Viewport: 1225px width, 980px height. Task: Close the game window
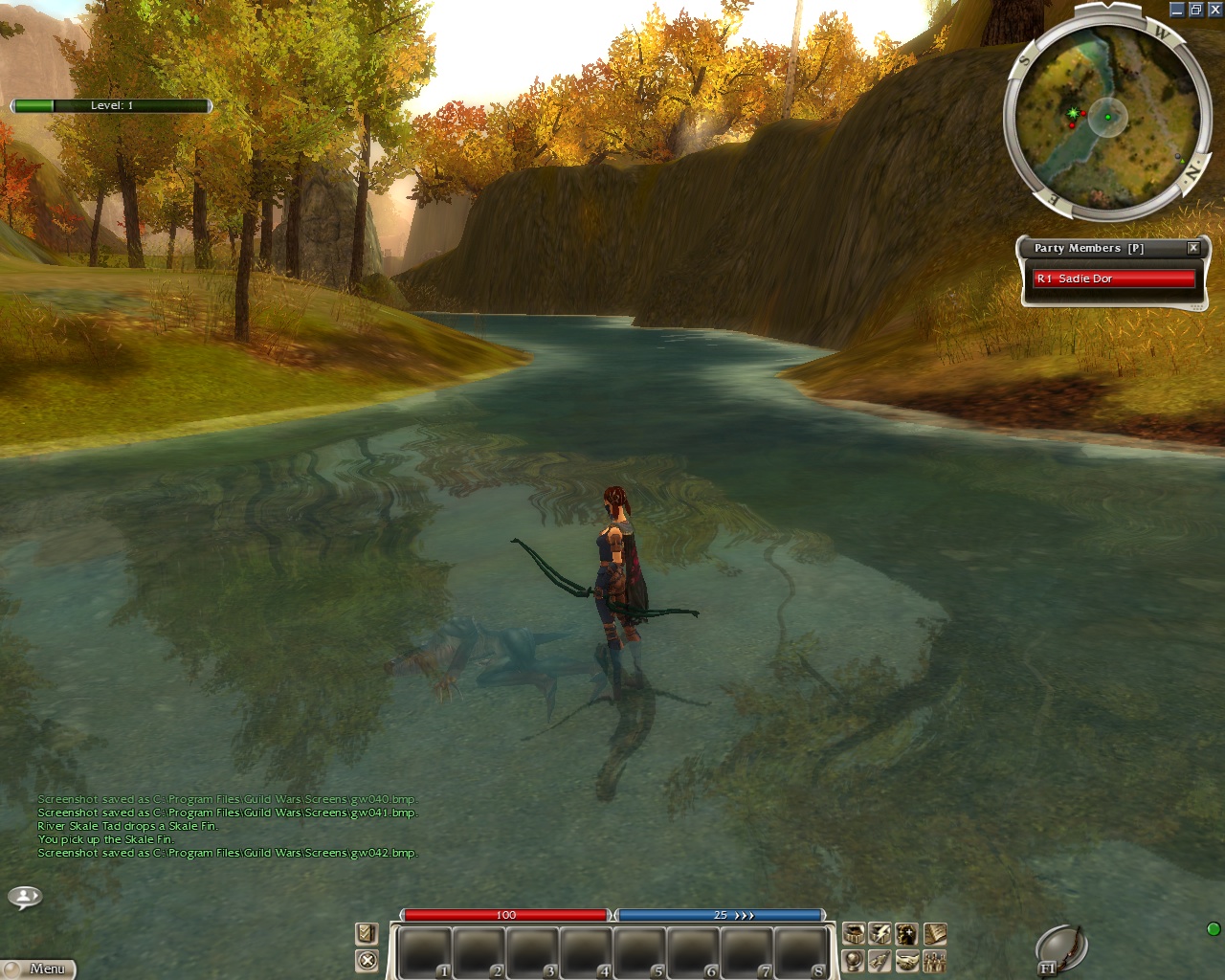click(1214, 10)
